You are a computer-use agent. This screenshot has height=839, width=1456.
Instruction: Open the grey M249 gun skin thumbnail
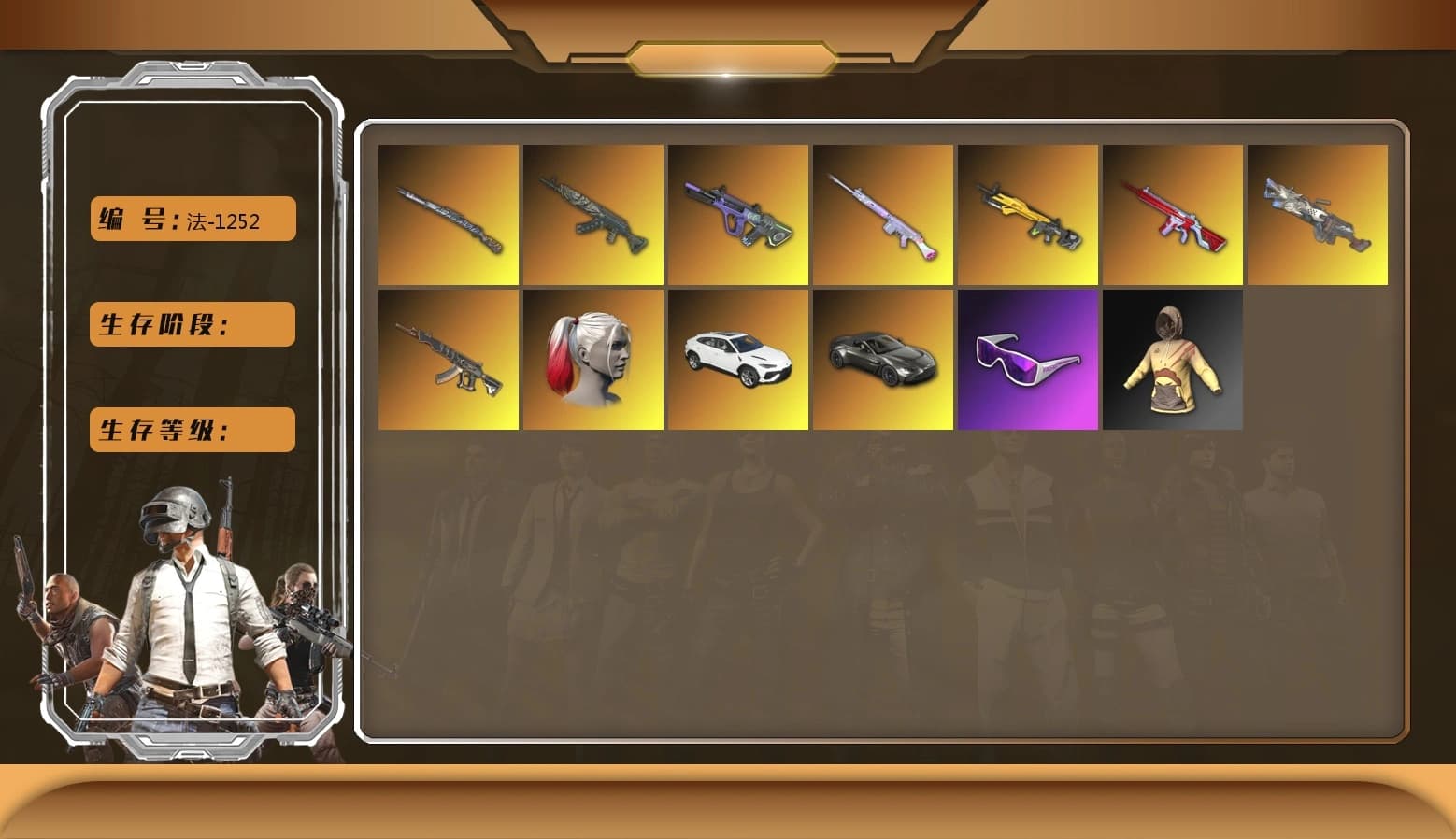1318,215
